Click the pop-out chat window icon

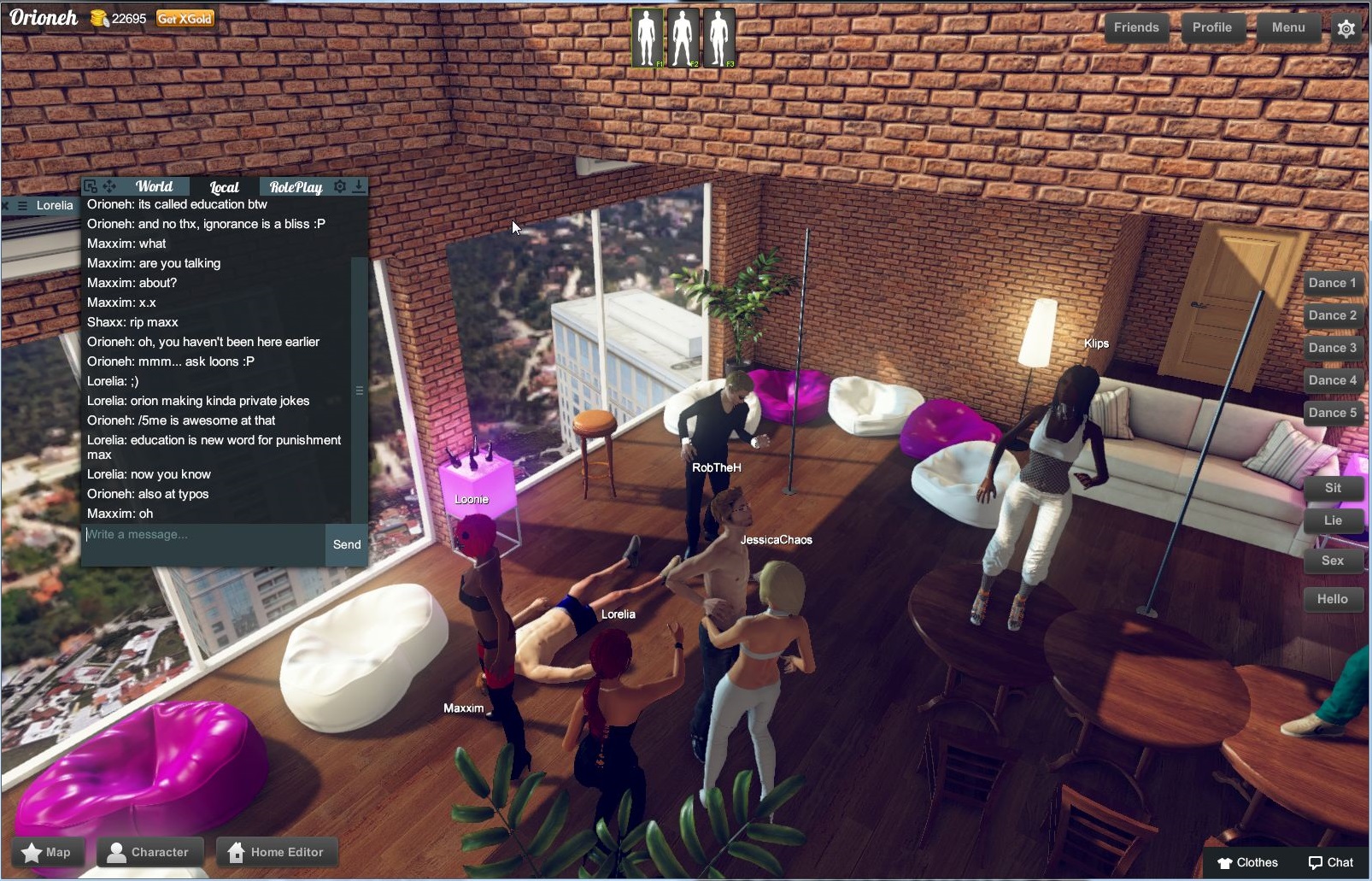(89, 185)
